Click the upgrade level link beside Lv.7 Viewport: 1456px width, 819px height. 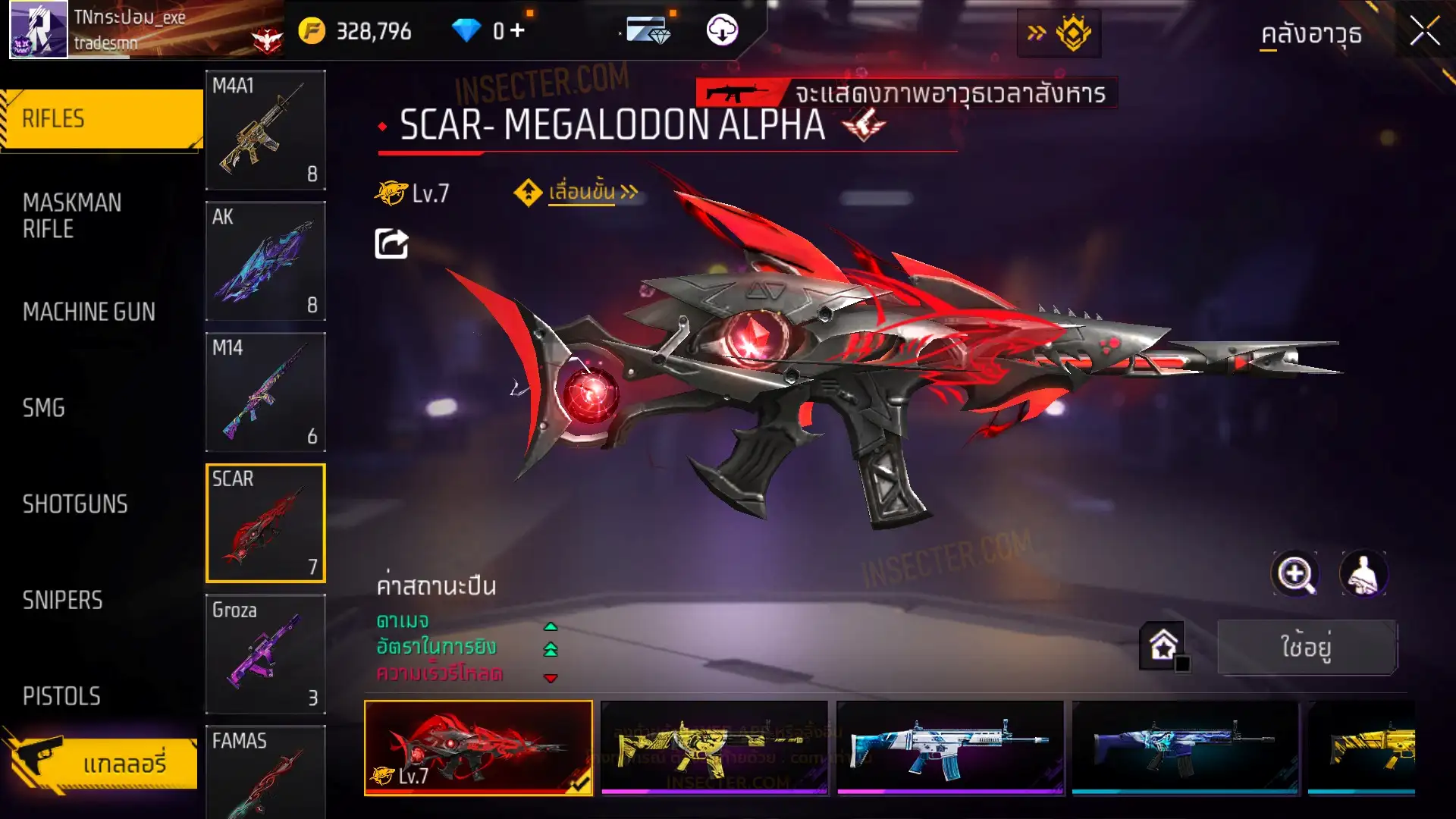coord(582,193)
